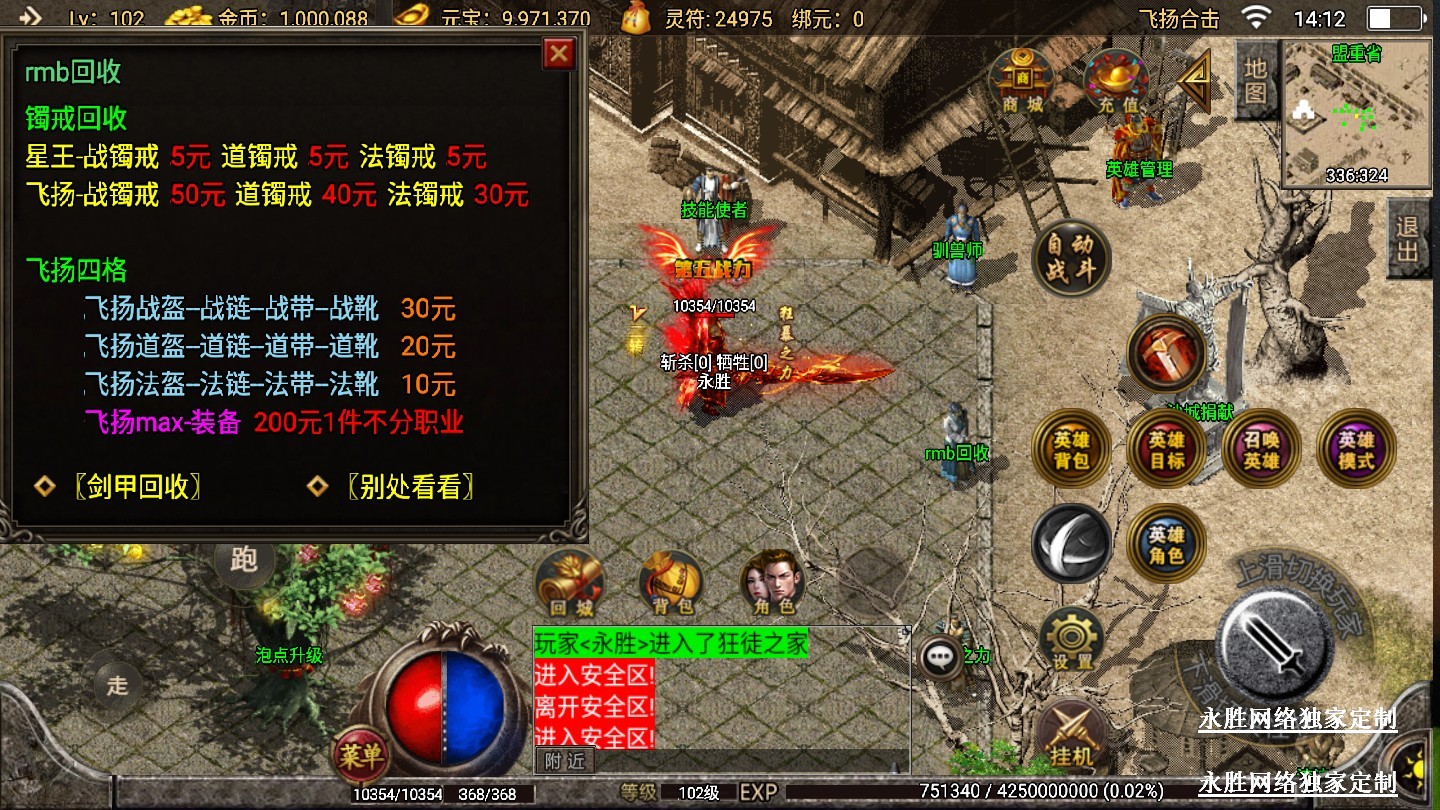
Task: Open the 设置 settings gear
Action: [x=1071, y=639]
